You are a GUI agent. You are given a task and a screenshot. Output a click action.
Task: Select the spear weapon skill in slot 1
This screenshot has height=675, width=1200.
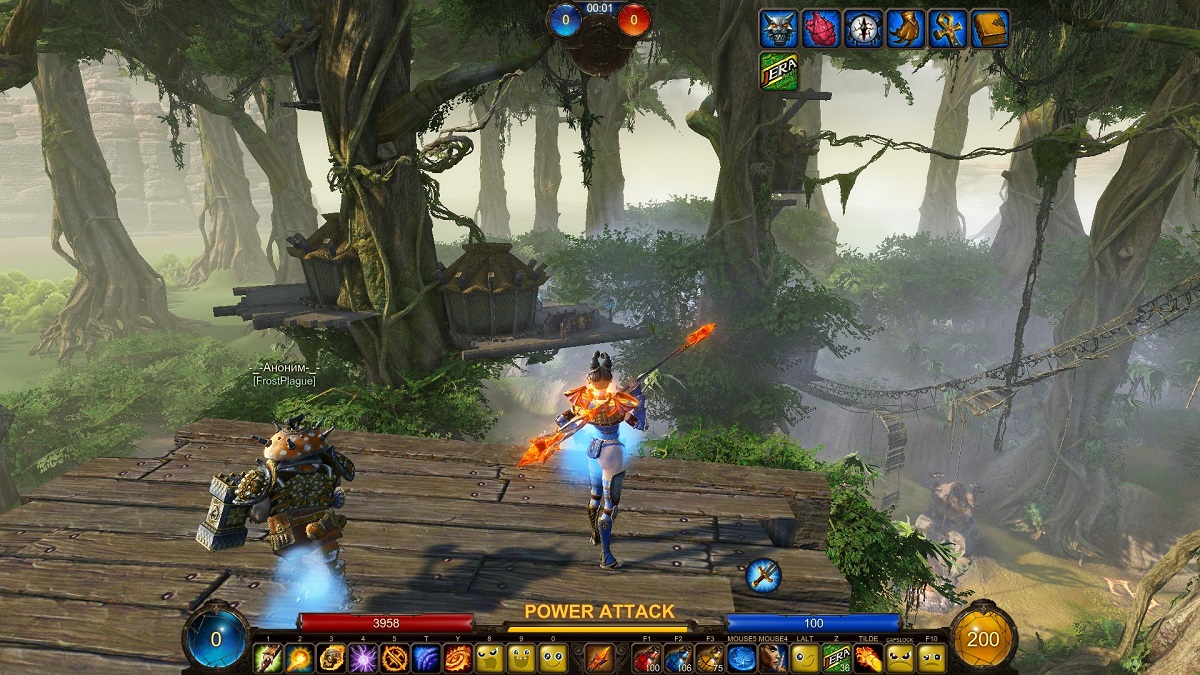point(268,658)
